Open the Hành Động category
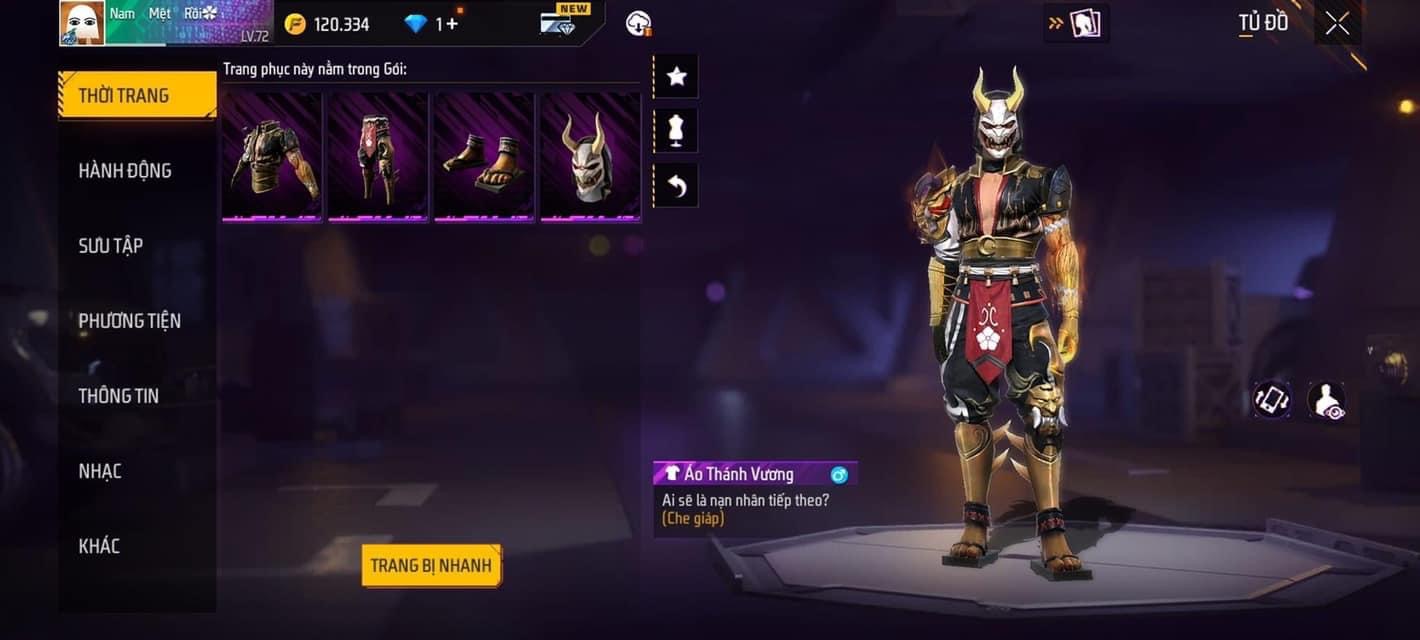 coord(125,171)
